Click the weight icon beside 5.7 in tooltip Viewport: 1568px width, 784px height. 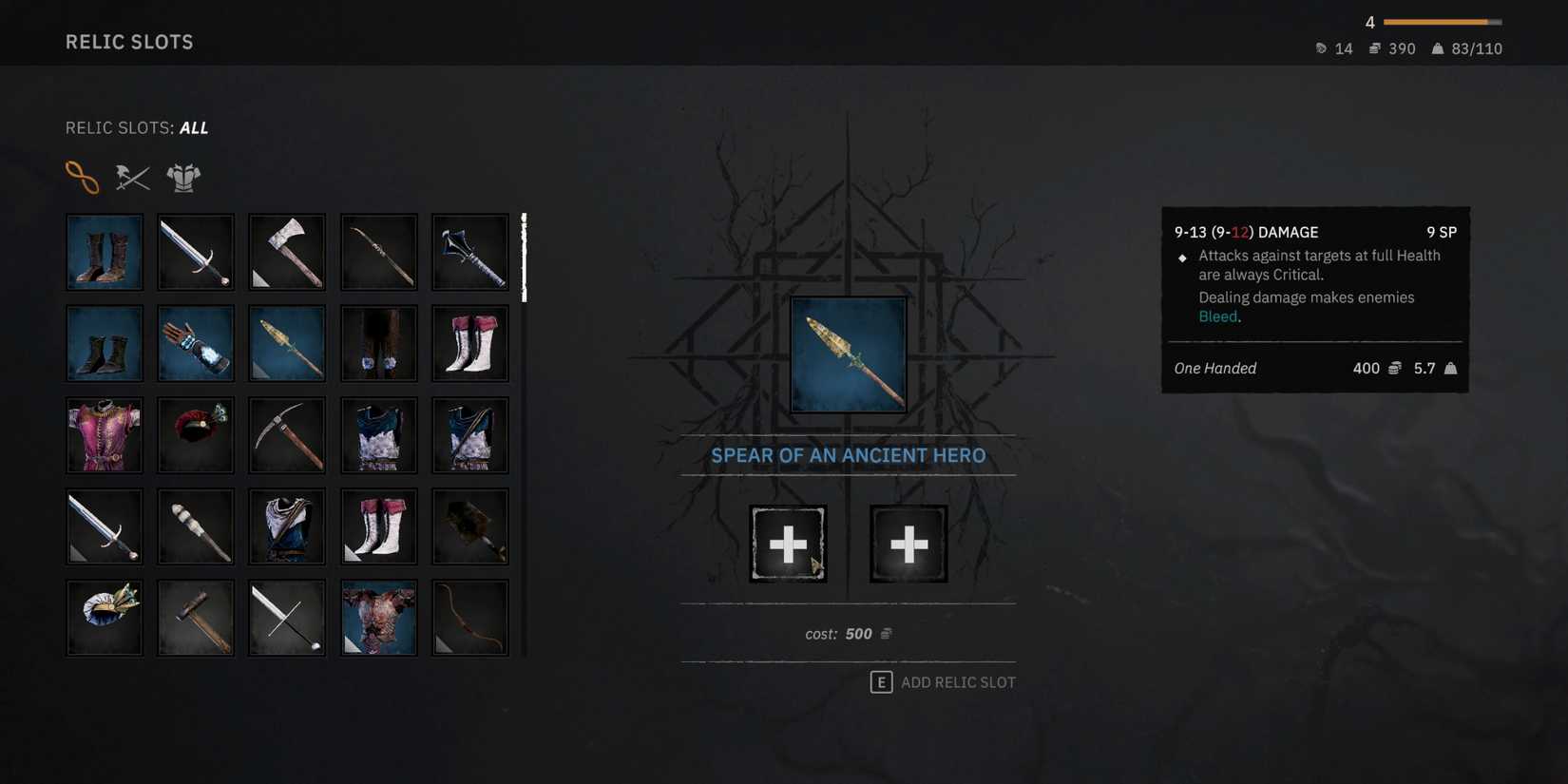tap(1451, 368)
